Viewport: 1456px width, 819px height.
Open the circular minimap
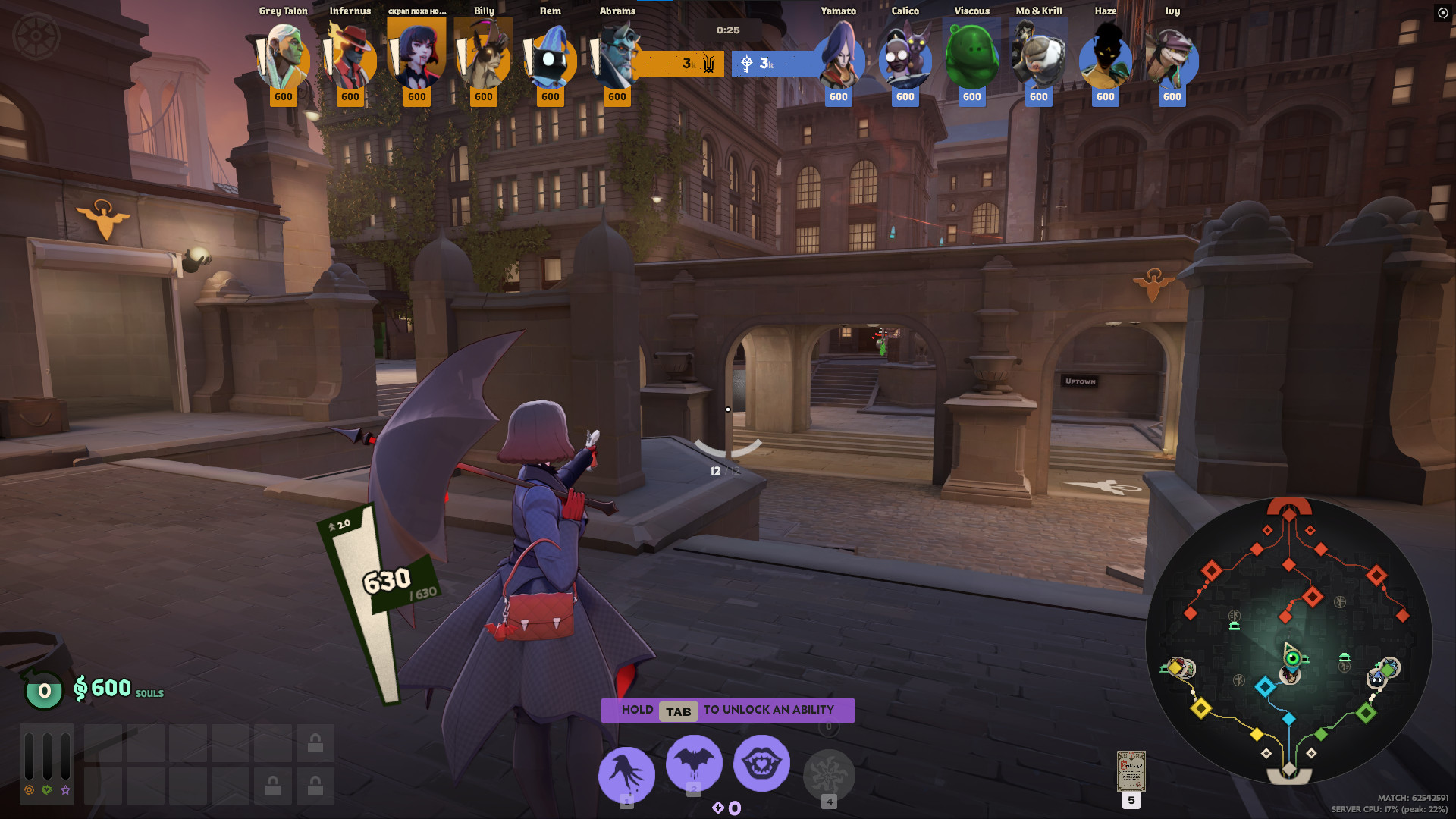tap(1288, 641)
